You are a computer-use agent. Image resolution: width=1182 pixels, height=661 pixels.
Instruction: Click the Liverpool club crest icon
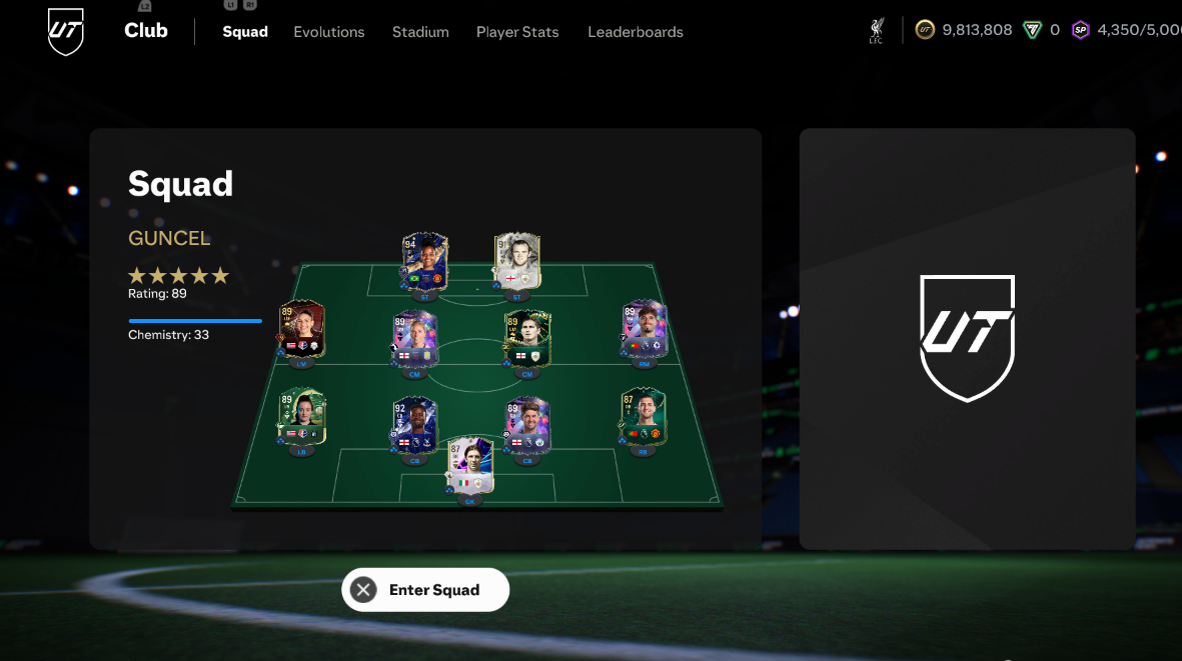(x=876, y=31)
